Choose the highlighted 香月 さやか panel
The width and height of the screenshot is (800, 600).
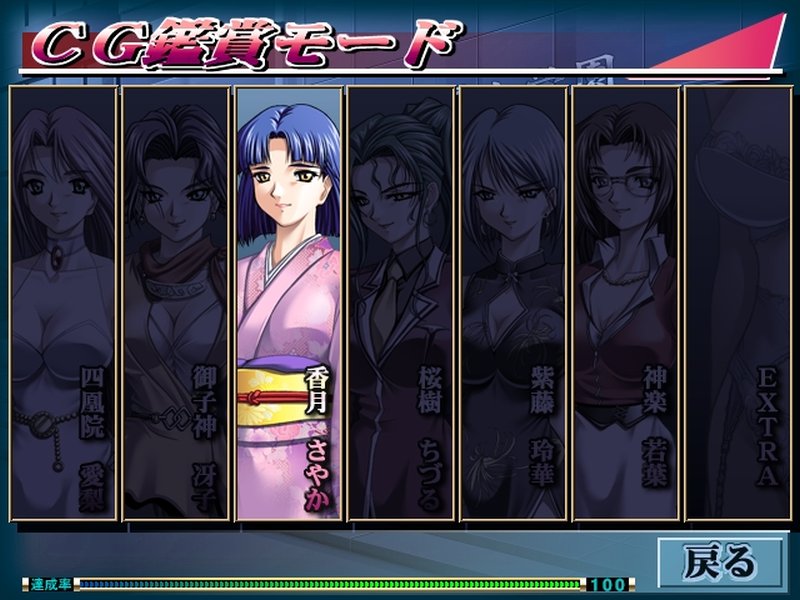point(289,300)
